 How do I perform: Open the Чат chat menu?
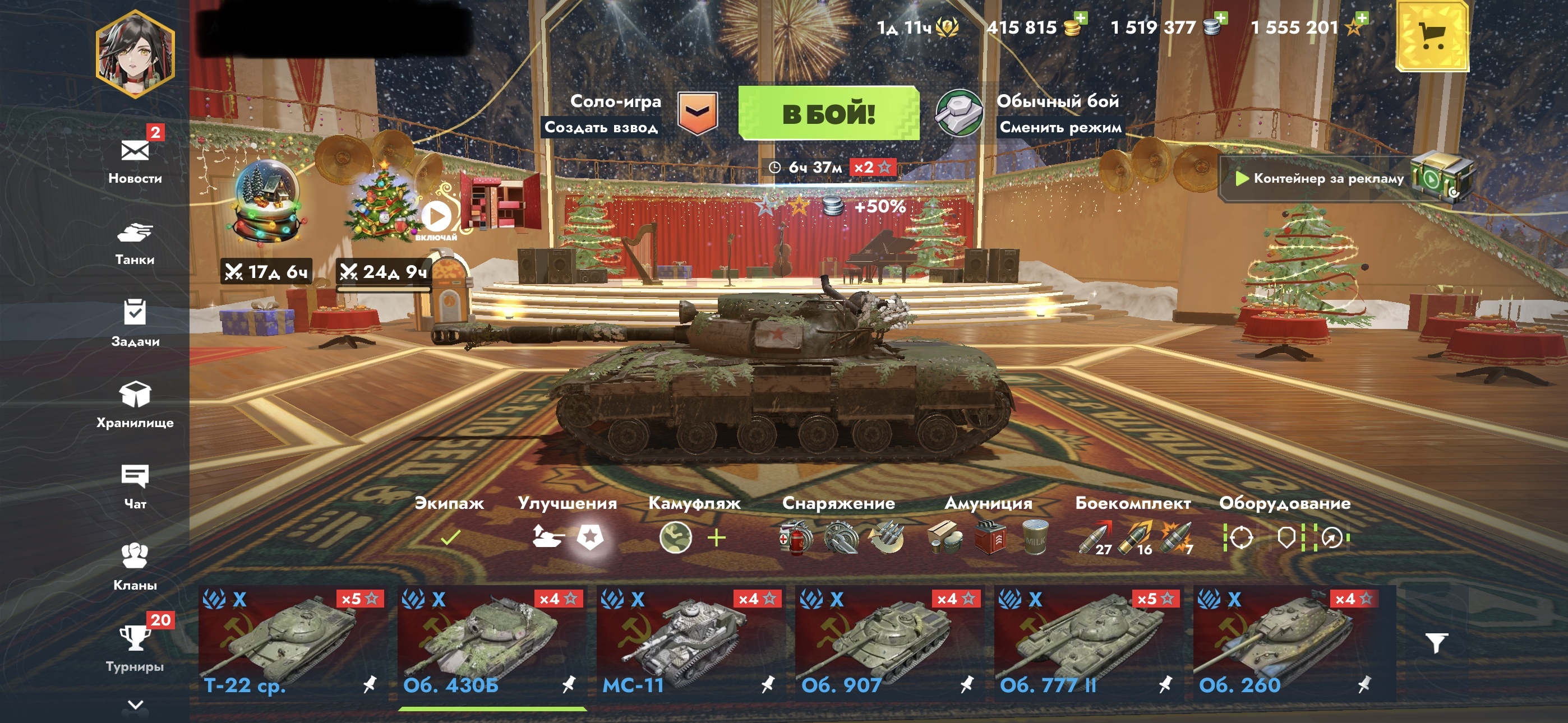(135, 485)
